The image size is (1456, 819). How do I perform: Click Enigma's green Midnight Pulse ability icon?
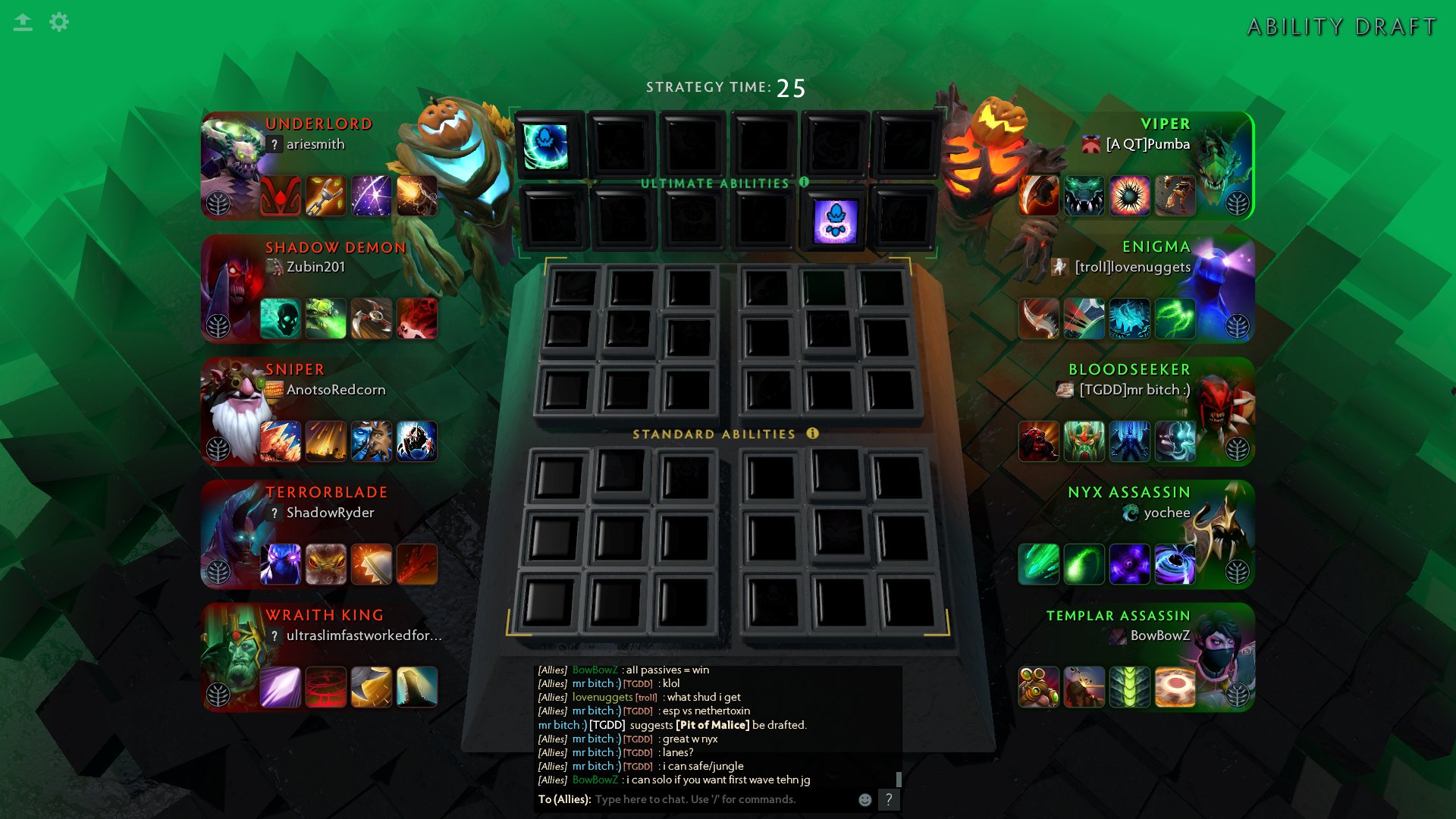tap(1175, 318)
